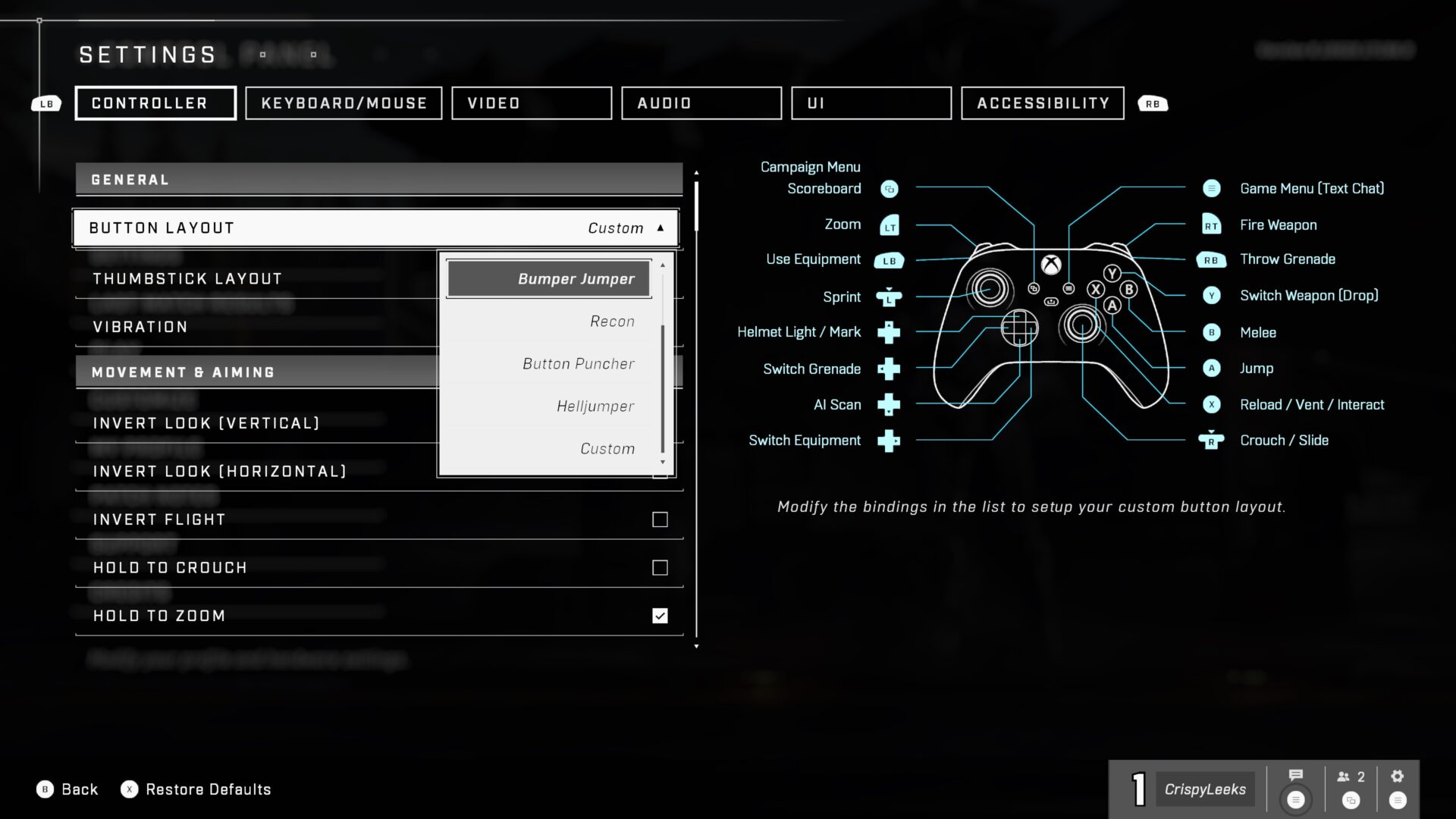Click the RB Throw Grenade bumper icon
This screenshot has width=1456, height=819.
[1211, 259]
